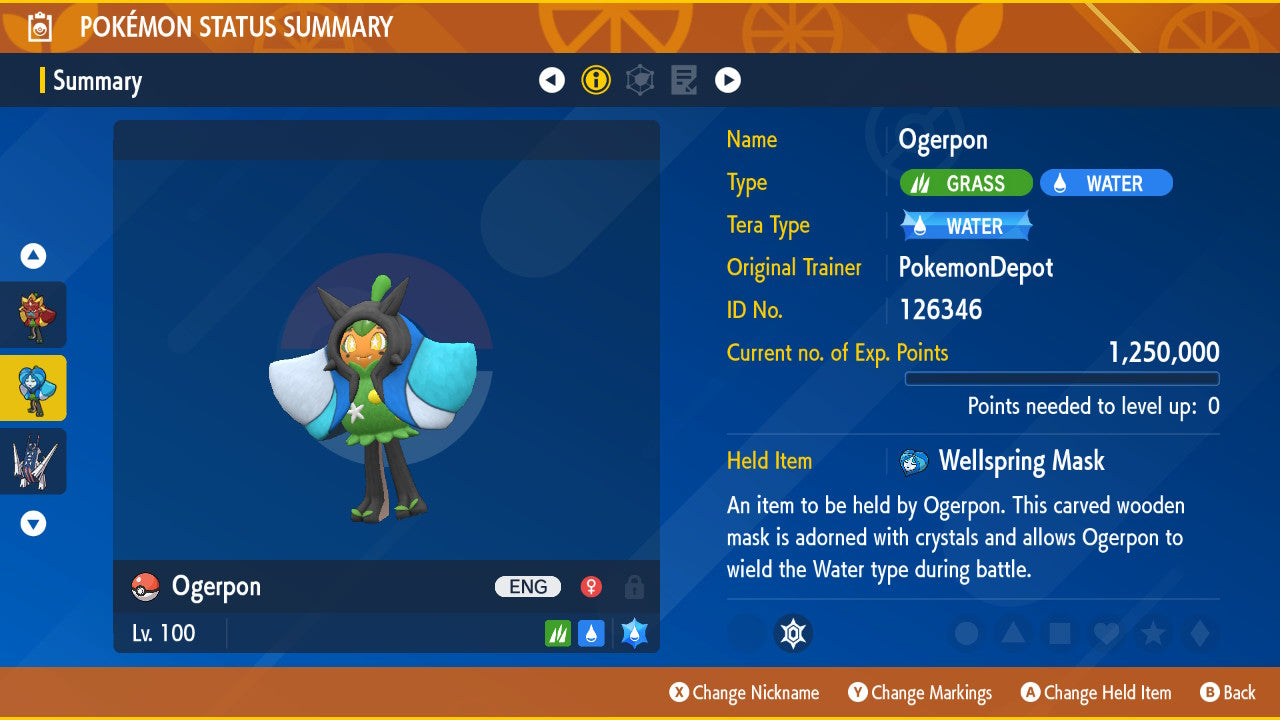The width and height of the screenshot is (1280, 720).
Task: Open the moves and notes tab
Action: tap(684, 80)
